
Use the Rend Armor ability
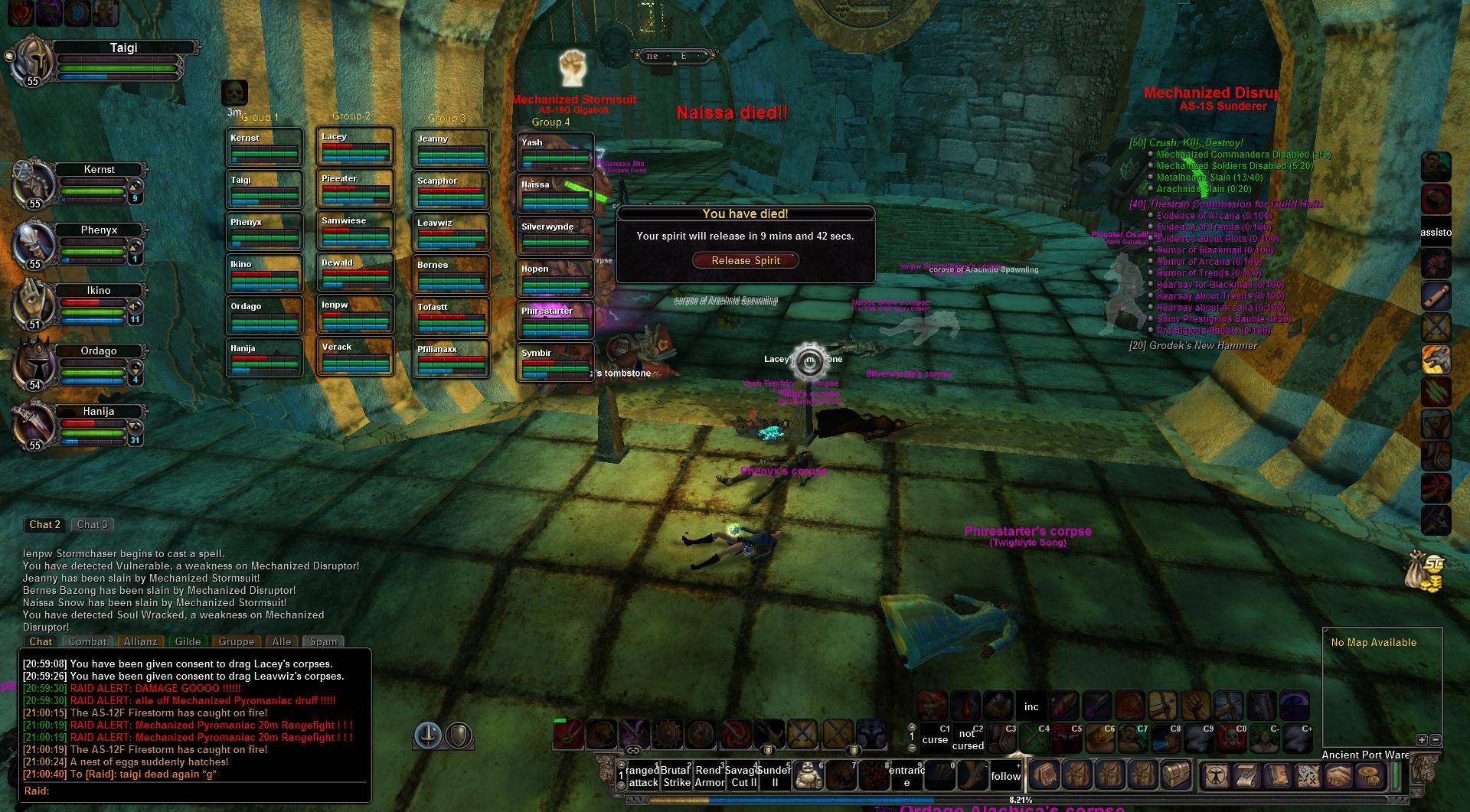coord(709,776)
